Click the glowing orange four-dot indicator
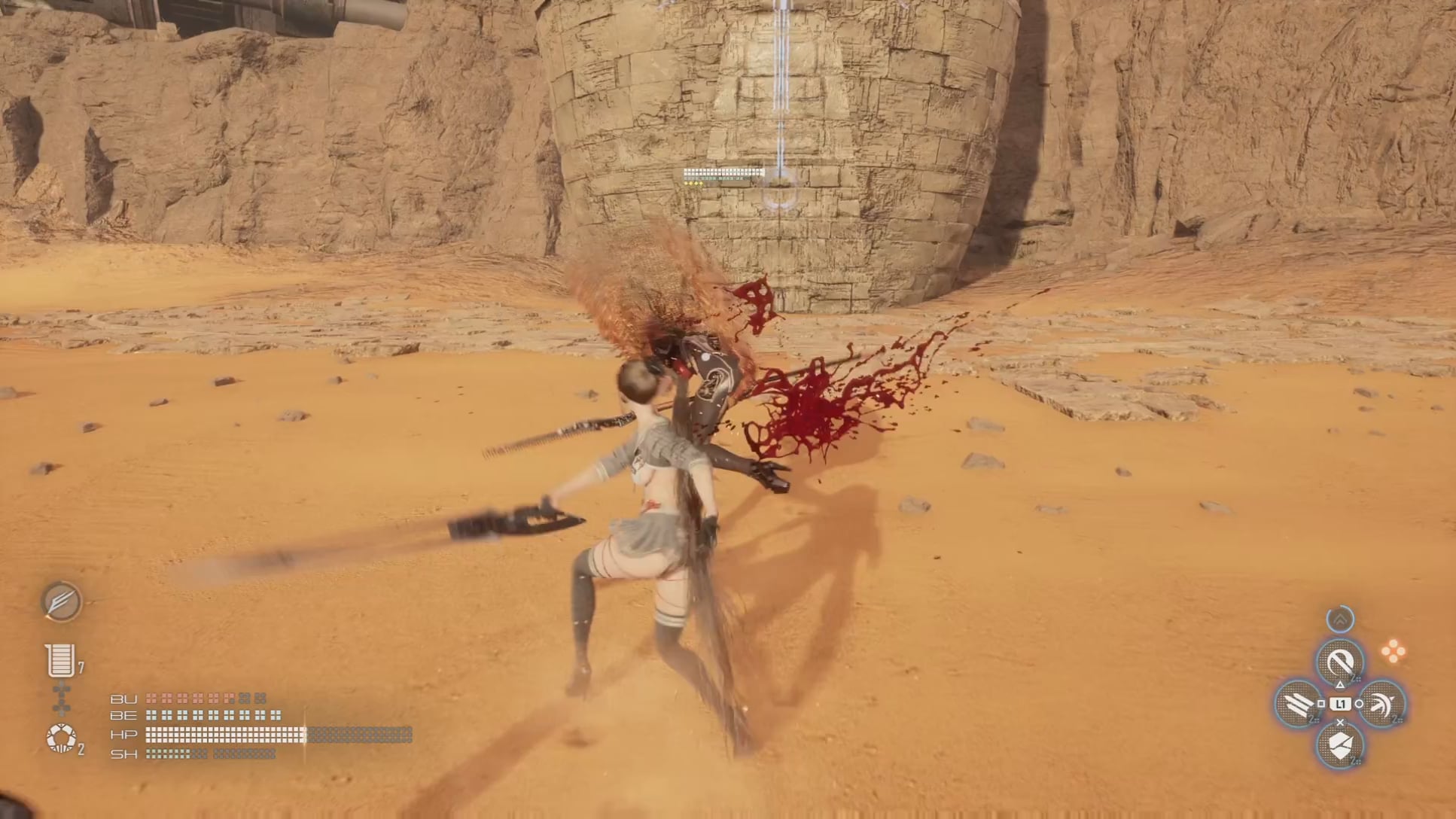 tap(1393, 651)
